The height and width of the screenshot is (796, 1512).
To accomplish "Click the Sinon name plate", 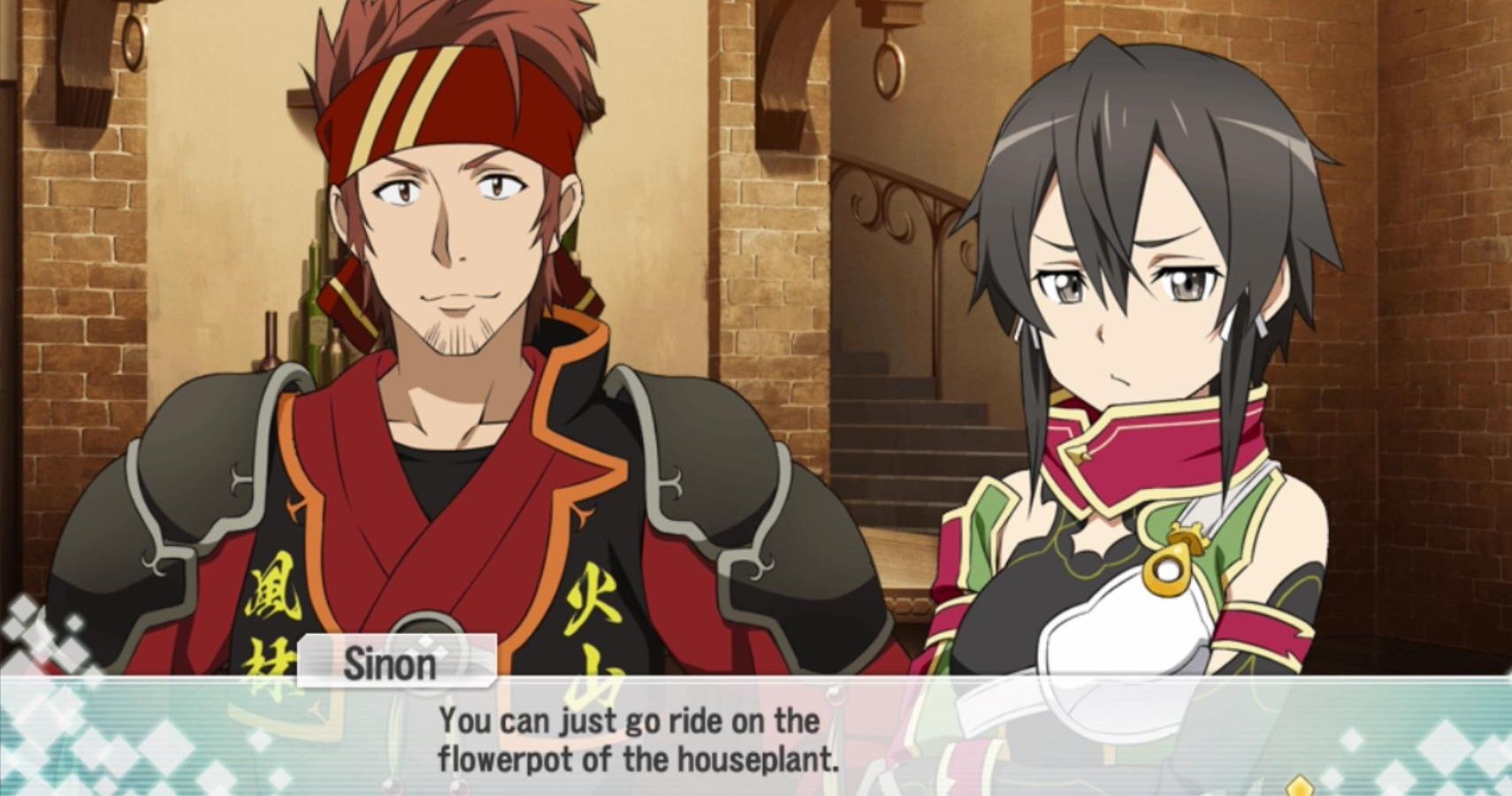I will coord(392,663).
